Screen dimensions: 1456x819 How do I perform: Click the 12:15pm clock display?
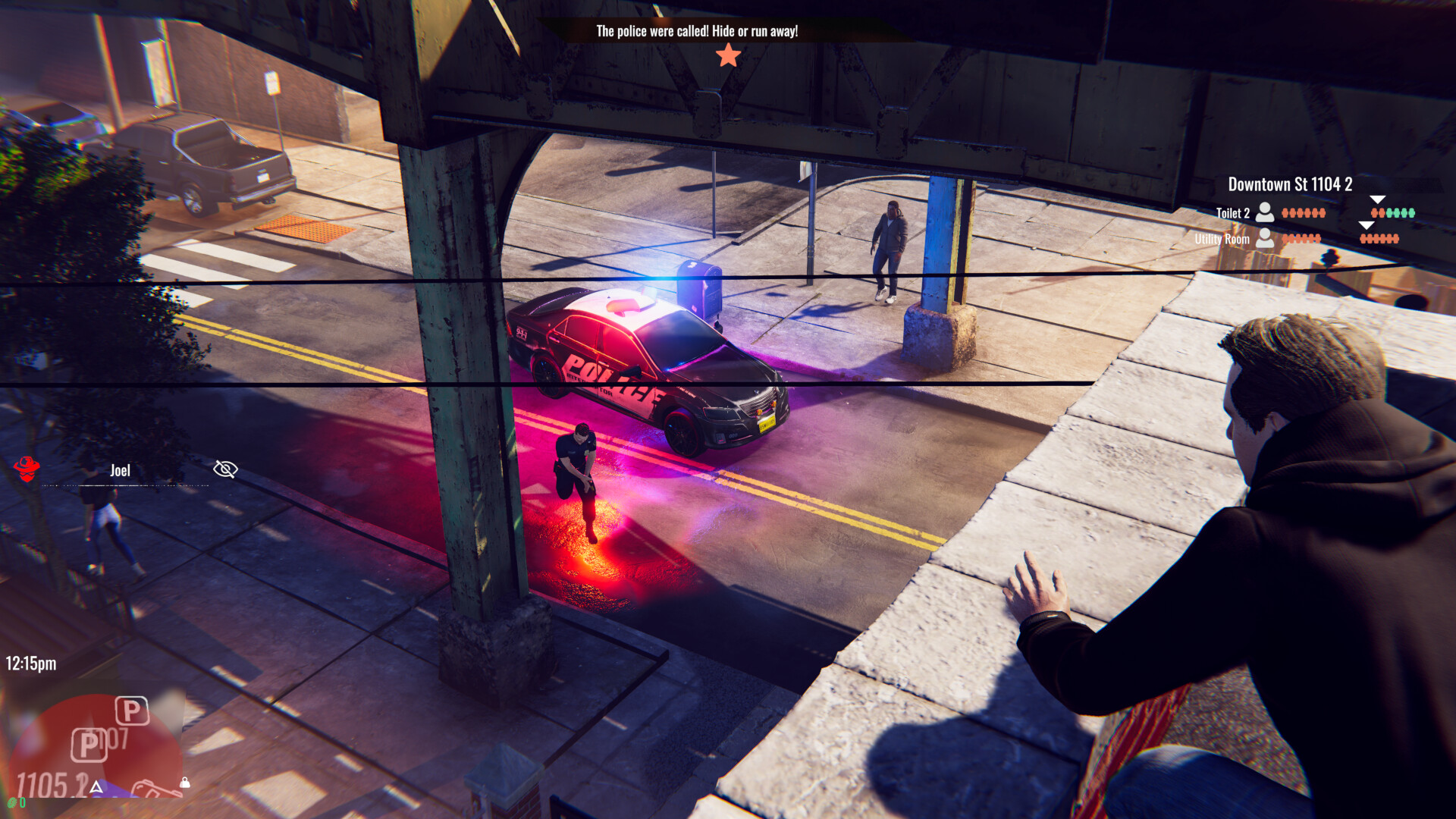[x=30, y=662]
